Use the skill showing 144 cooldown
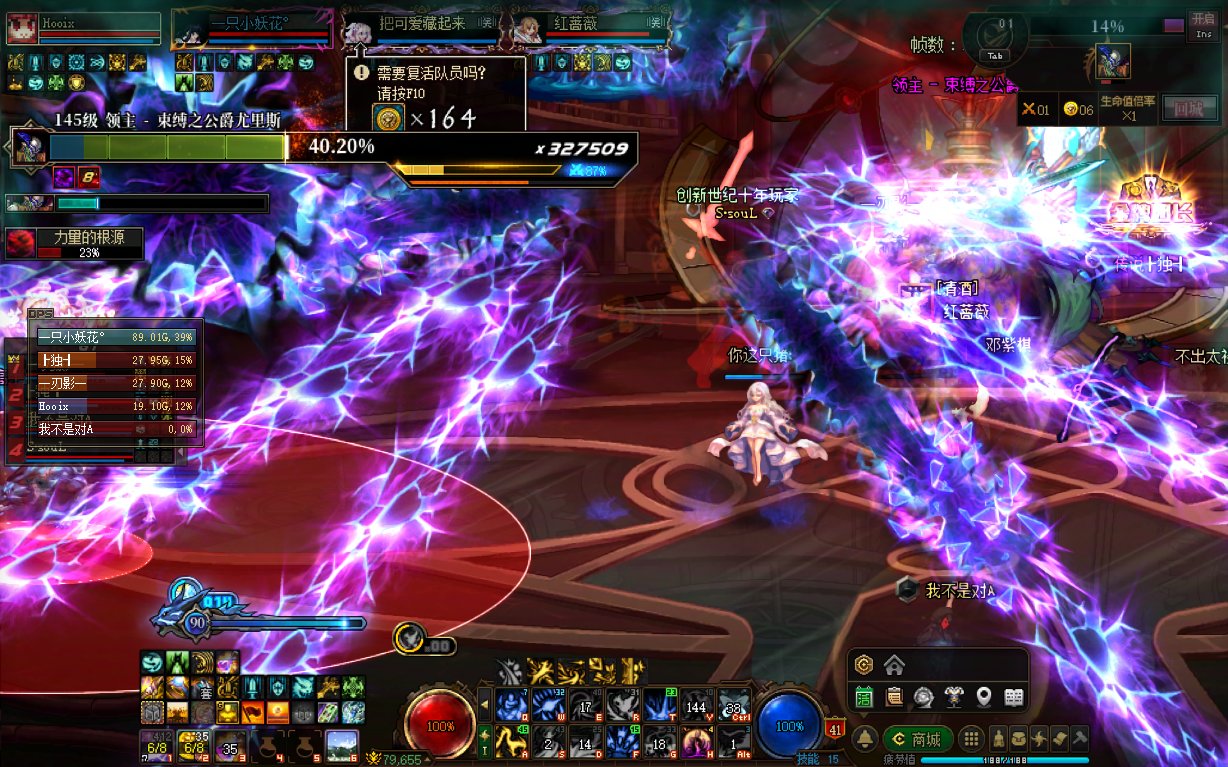Screen dimensions: 1228x767 (695, 706)
